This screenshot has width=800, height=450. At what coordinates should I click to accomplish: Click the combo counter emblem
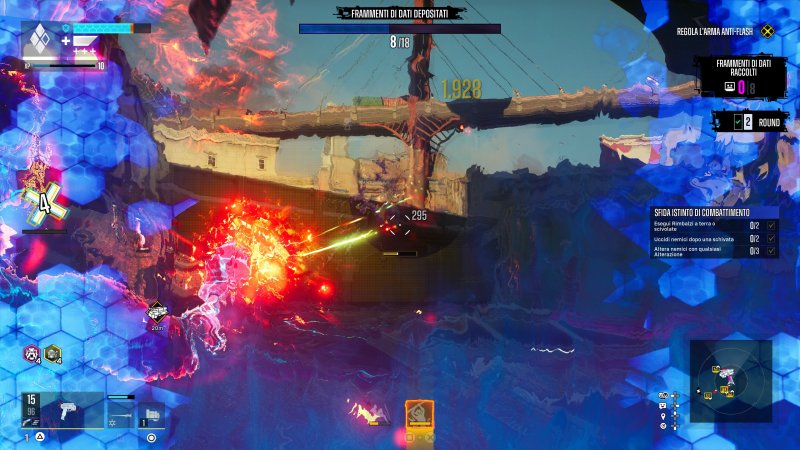click(x=44, y=203)
